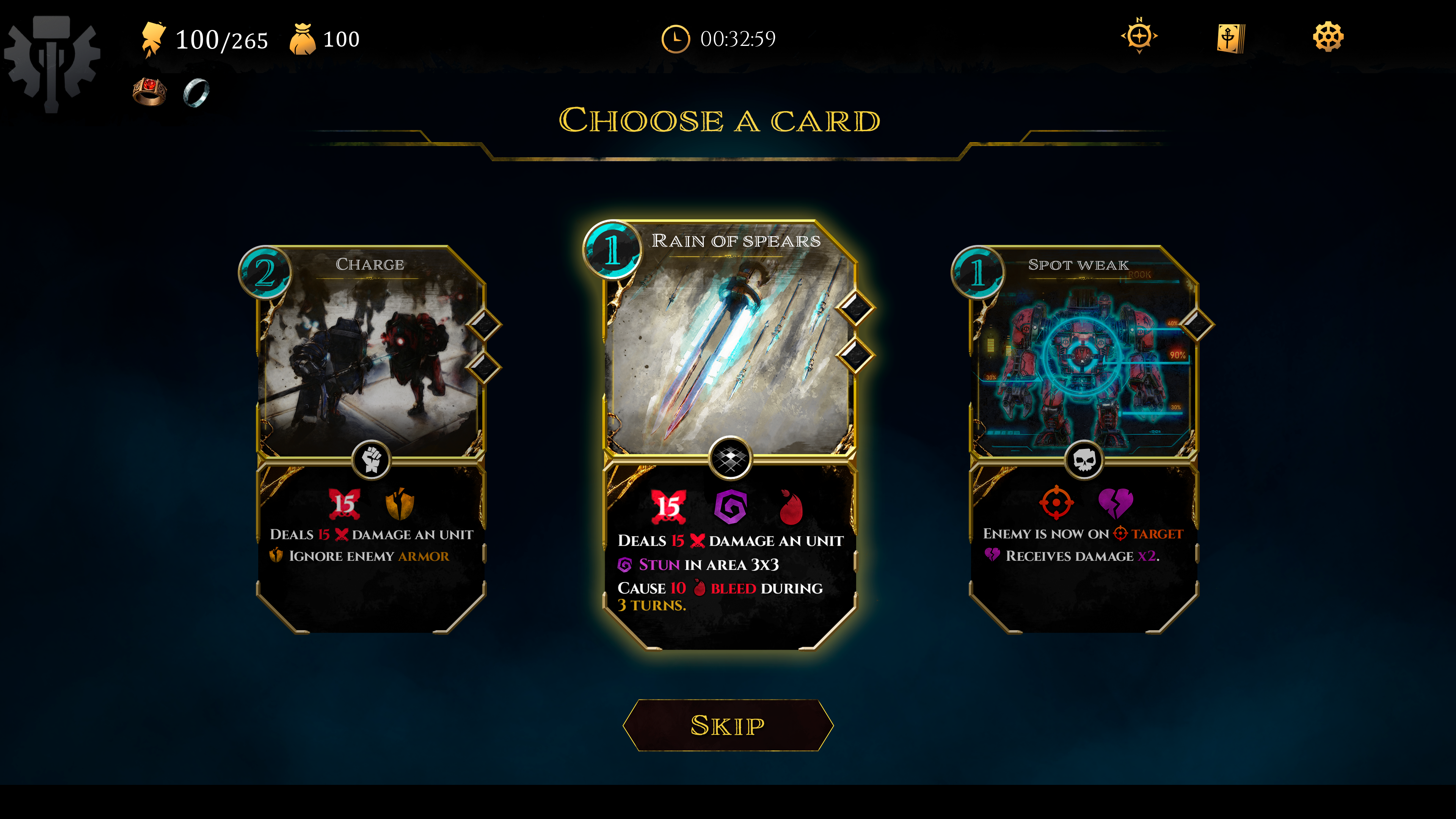Screen dimensions: 1456x819
Task: Inspect the red gem ring relic
Action: [149, 91]
